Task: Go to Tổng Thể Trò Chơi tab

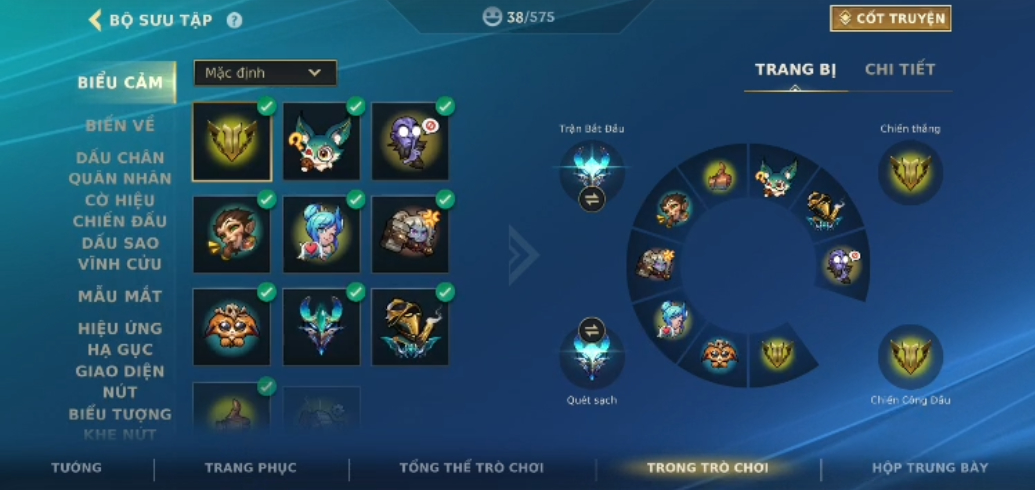Action: pyautogui.click(x=471, y=468)
